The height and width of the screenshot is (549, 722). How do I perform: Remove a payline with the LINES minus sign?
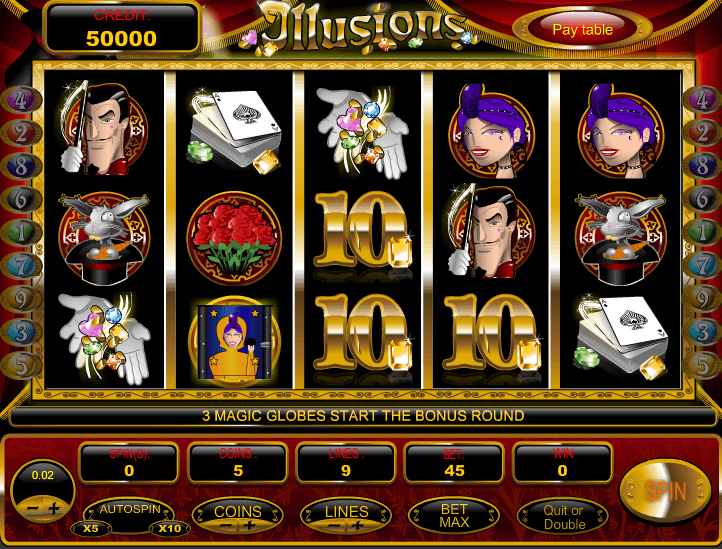(x=334, y=525)
